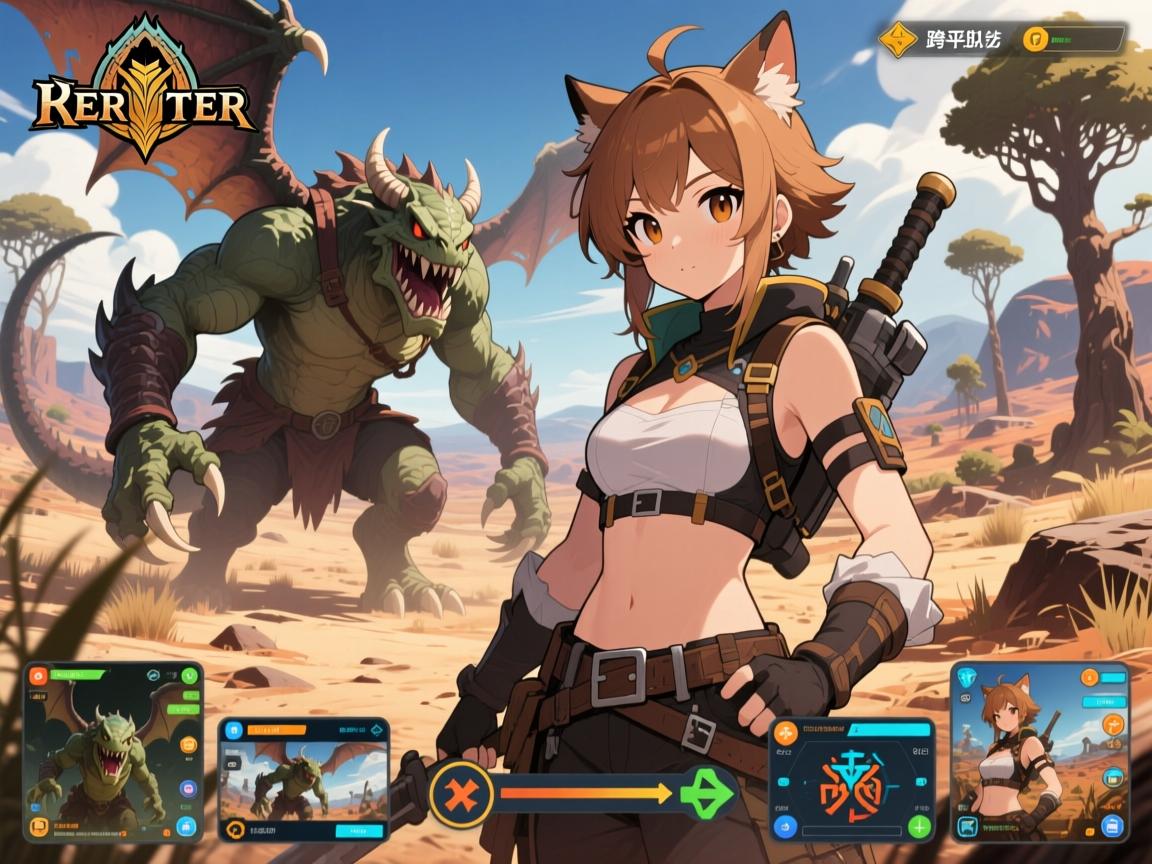
Task: Click the green plus button on emblem panel
Action: (x=919, y=827)
